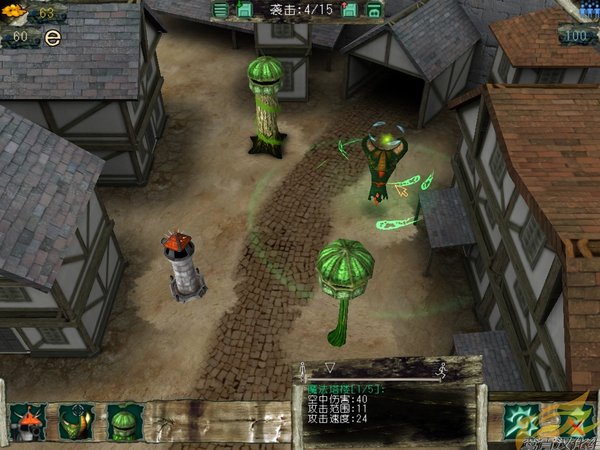Pick the green melon dome tower icon
This screenshot has height=450, width=600.
pyautogui.click(x=124, y=422)
